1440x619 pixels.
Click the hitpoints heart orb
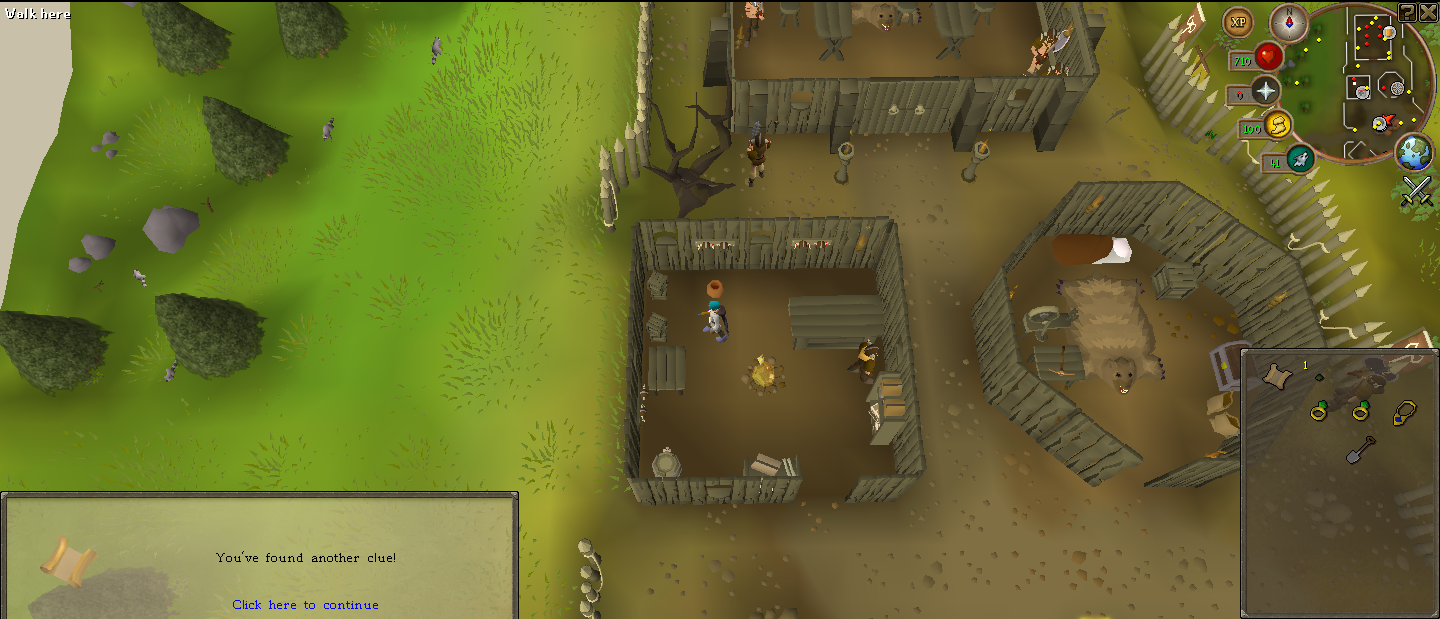coord(1269,56)
